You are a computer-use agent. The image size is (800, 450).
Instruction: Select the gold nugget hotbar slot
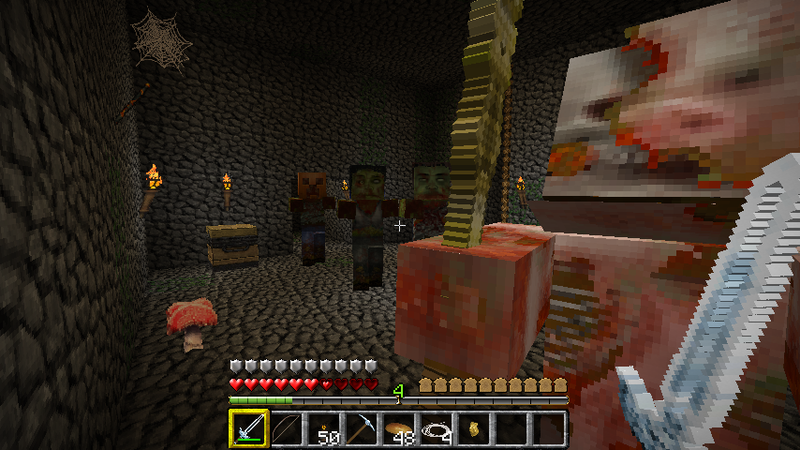click(474, 429)
